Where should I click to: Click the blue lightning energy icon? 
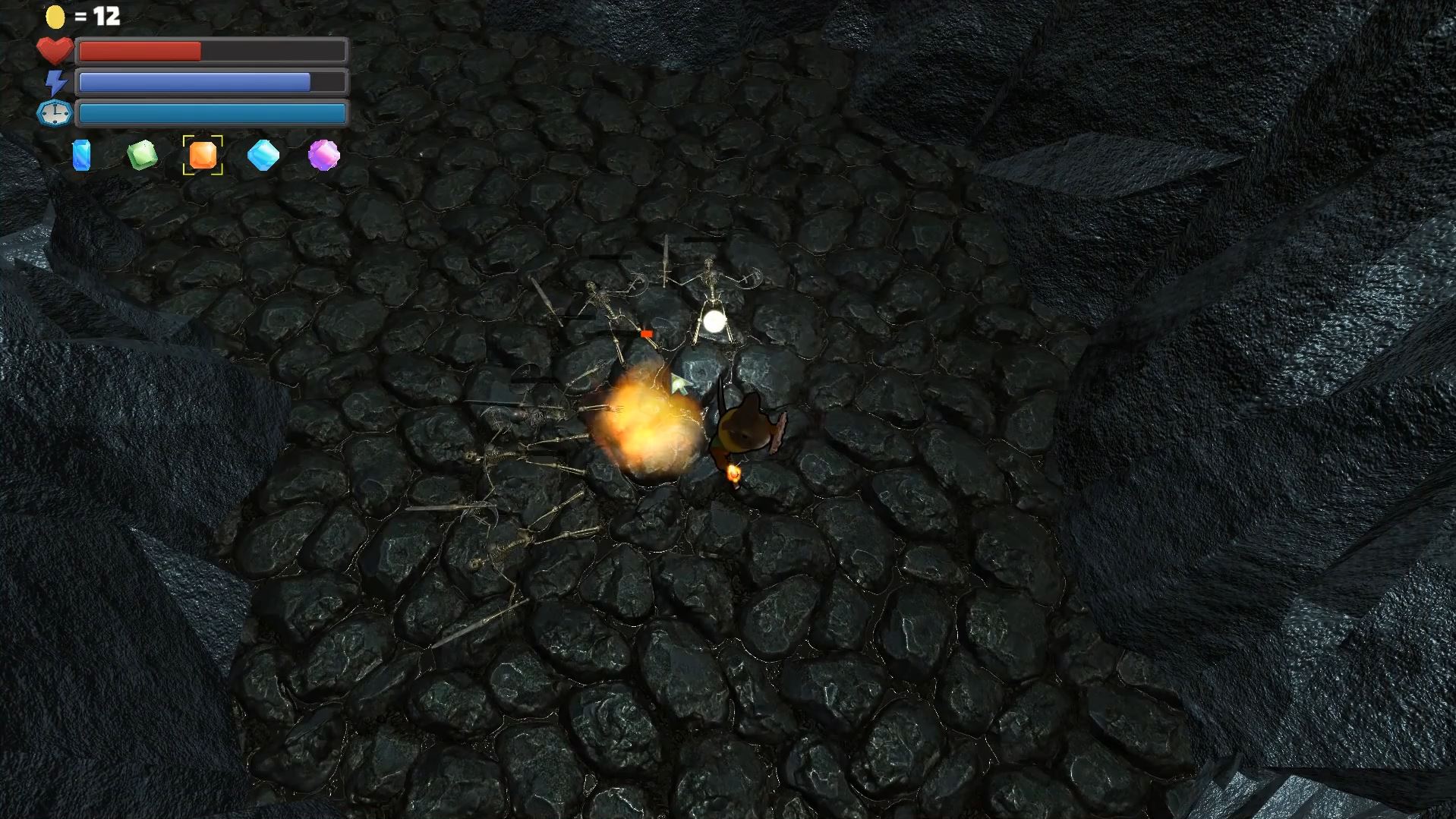[x=54, y=81]
